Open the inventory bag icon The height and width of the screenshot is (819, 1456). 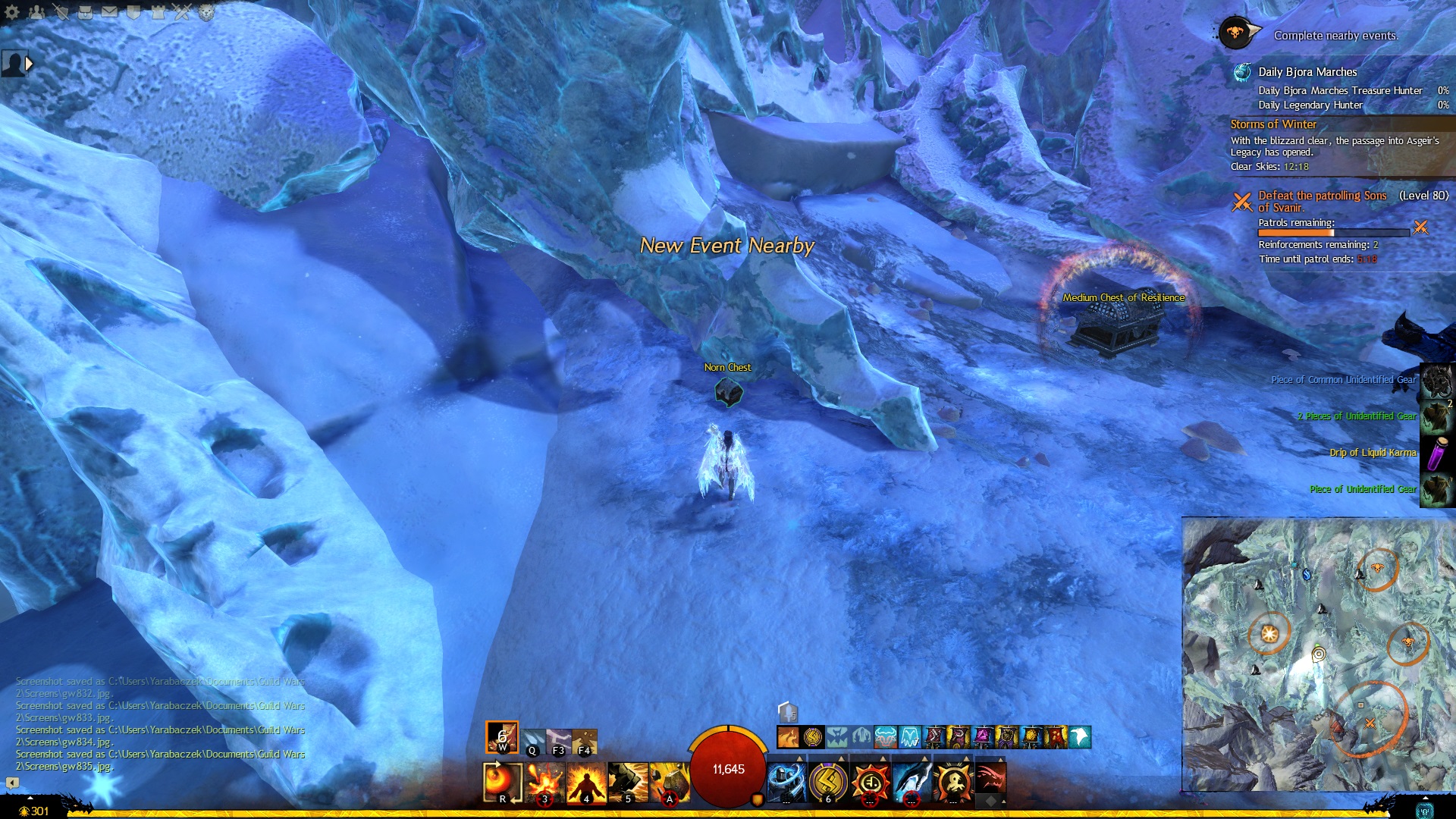[85, 12]
